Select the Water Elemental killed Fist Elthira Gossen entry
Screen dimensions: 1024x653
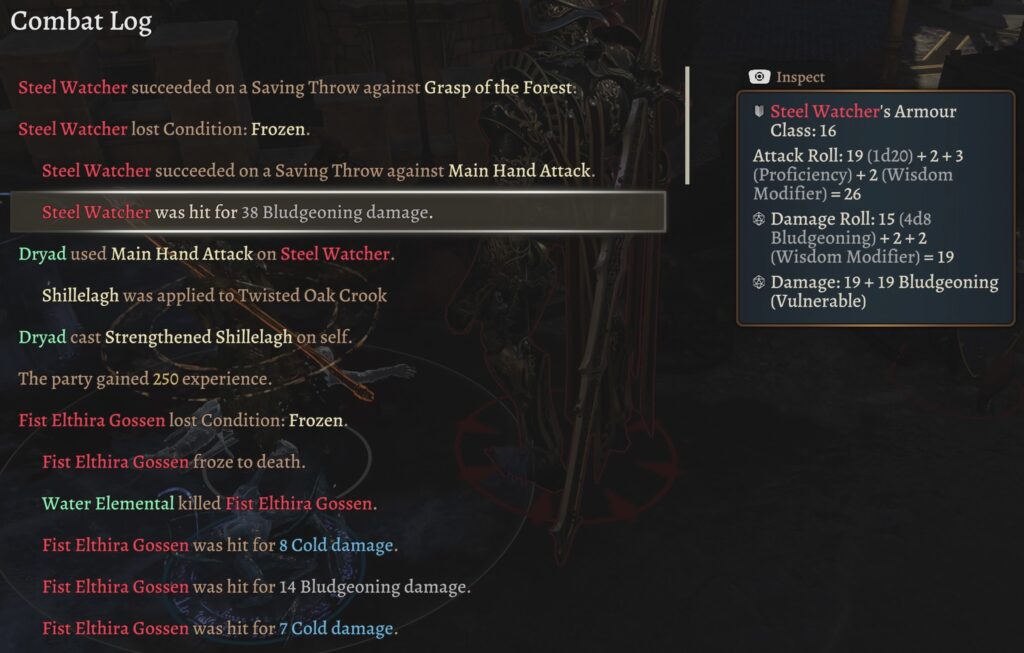(x=207, y=504)
